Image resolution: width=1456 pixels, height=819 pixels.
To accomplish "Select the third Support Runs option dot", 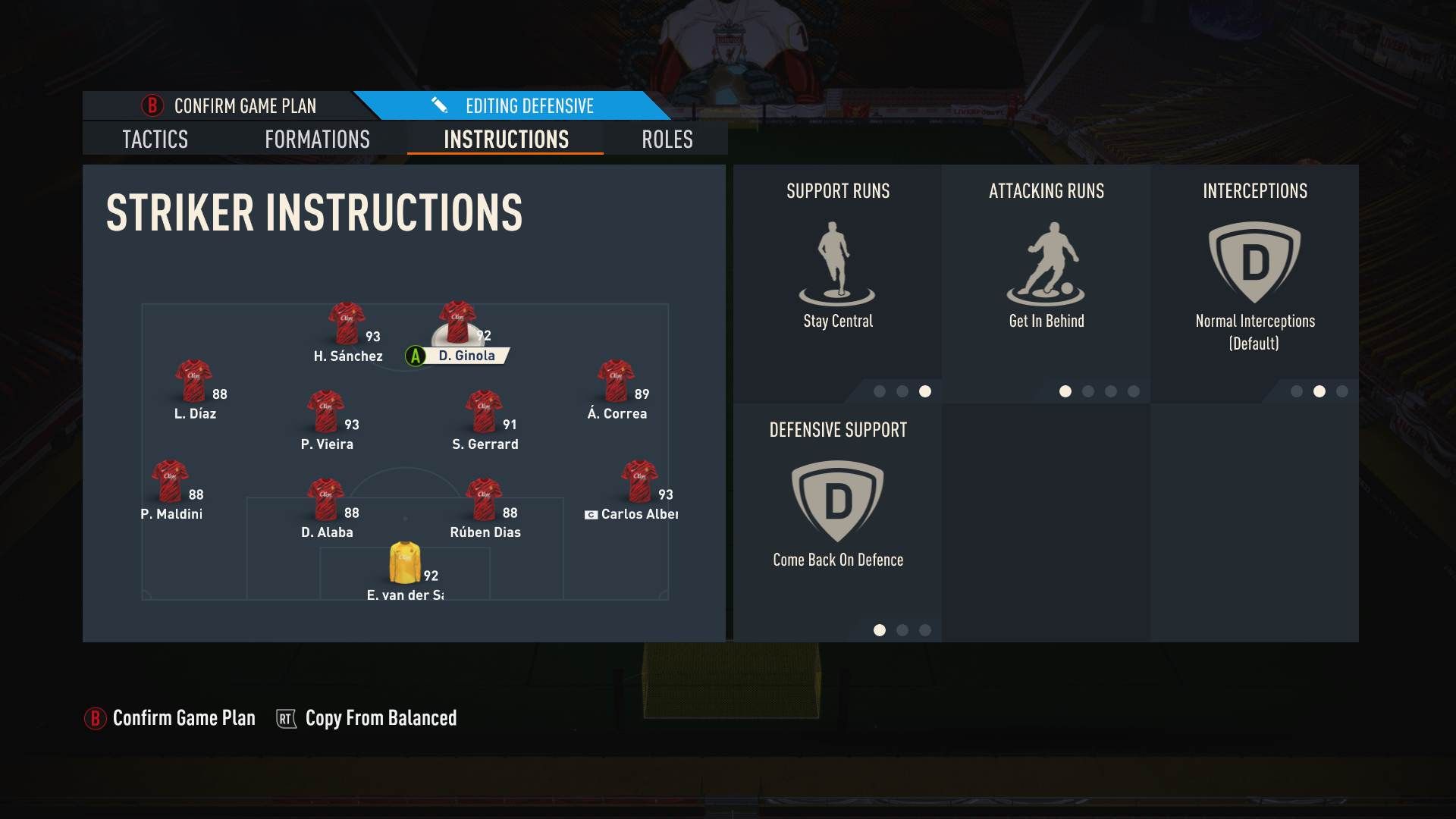I will point(924,392).
